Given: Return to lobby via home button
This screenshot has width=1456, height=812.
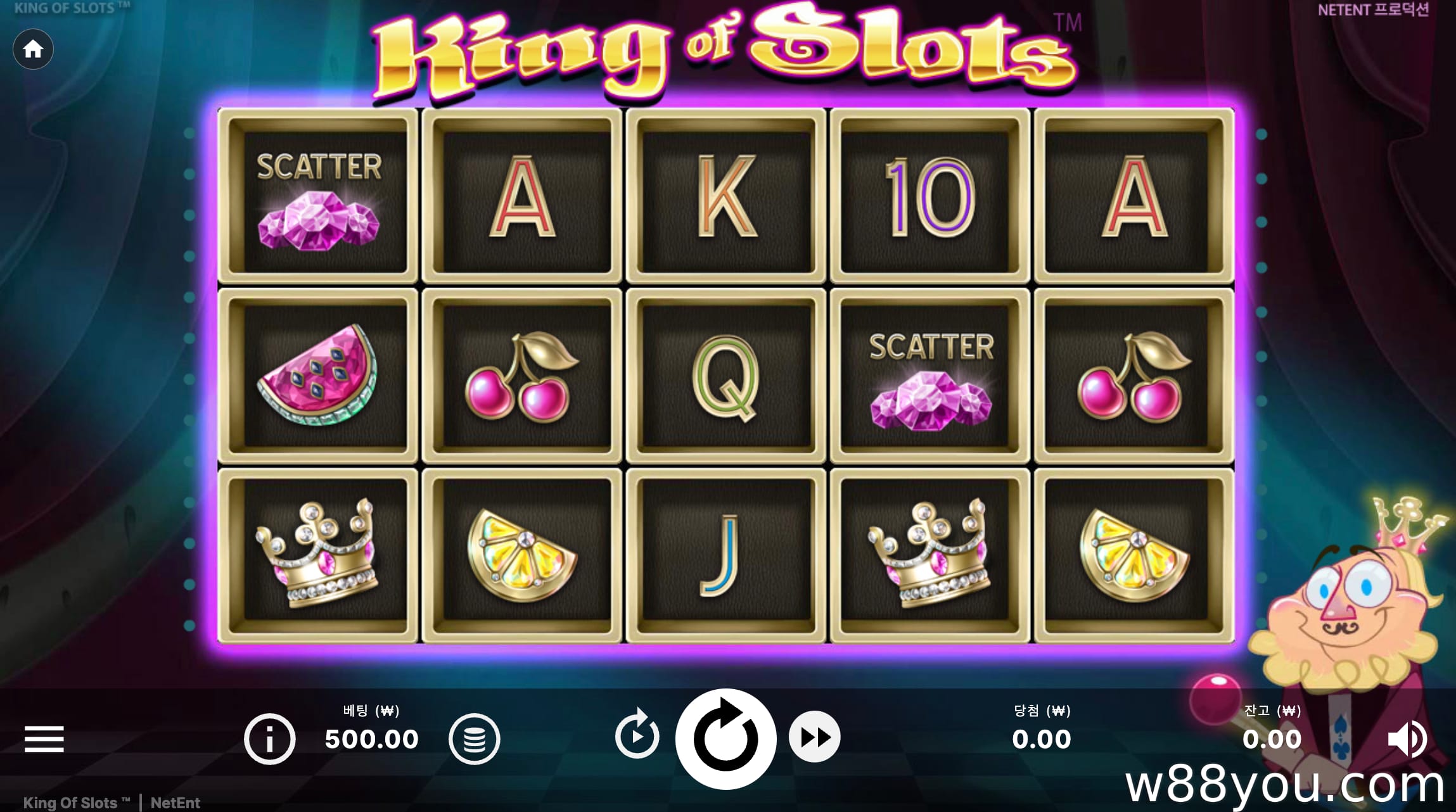Looking at the screenshot, I should [x=33, y=49].
